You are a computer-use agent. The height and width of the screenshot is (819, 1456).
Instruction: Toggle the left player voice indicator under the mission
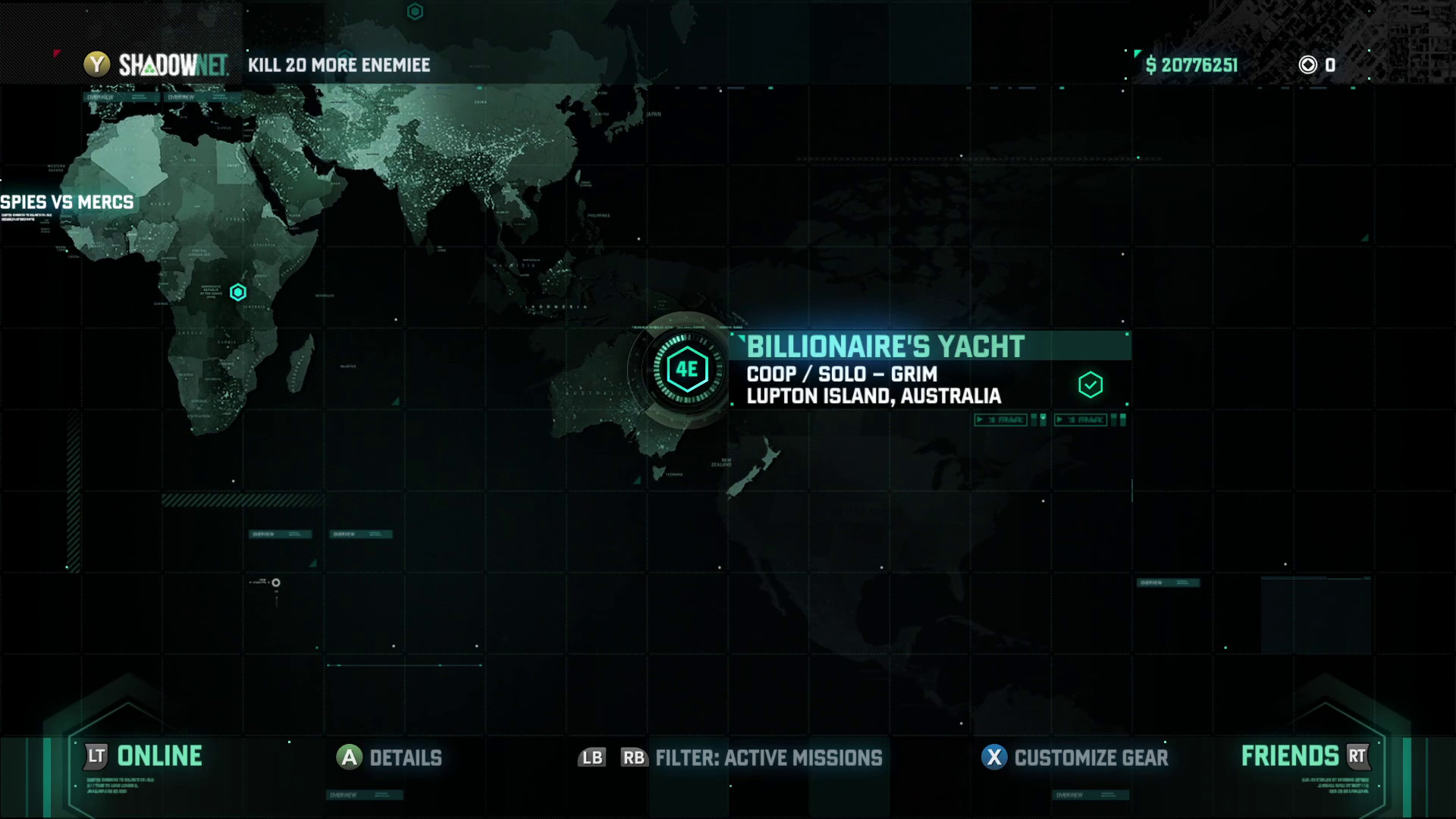(x=1000, y=419)
